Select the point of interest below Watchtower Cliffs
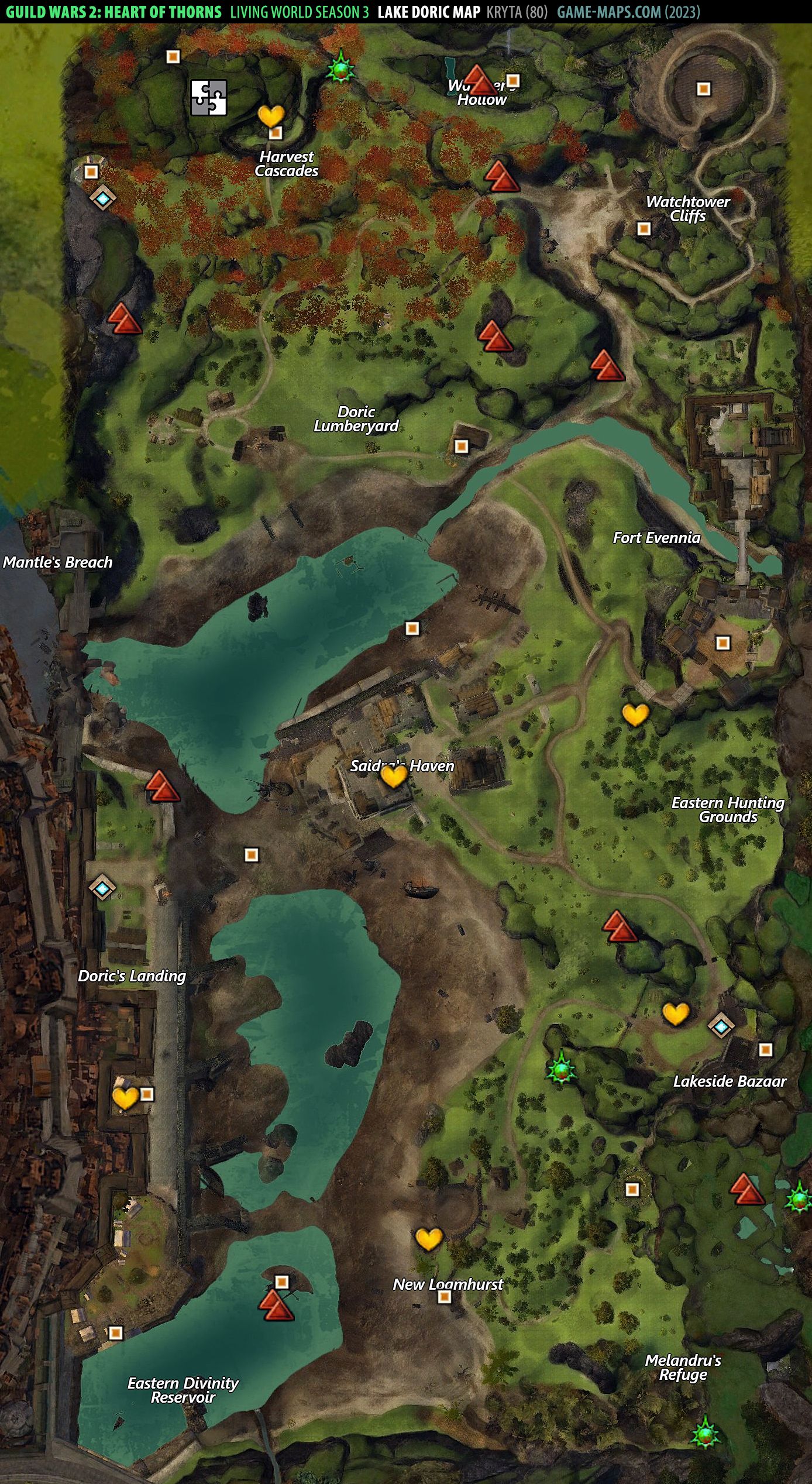Screen dimensions: 812x1484 [x=644, y=228]
